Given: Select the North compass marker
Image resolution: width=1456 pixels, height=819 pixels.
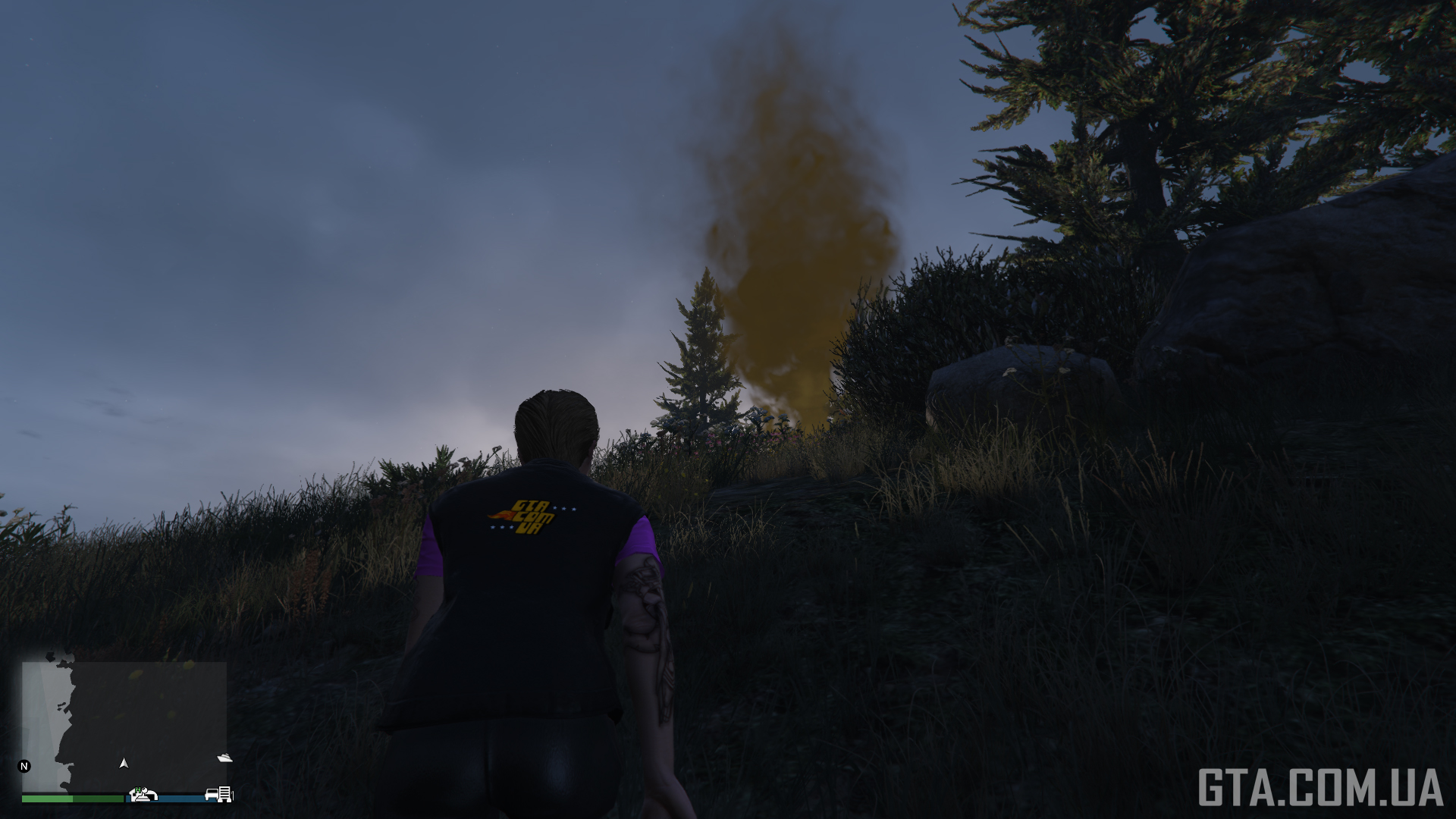Looking at the screenshot, I should (x=24, y=766).
